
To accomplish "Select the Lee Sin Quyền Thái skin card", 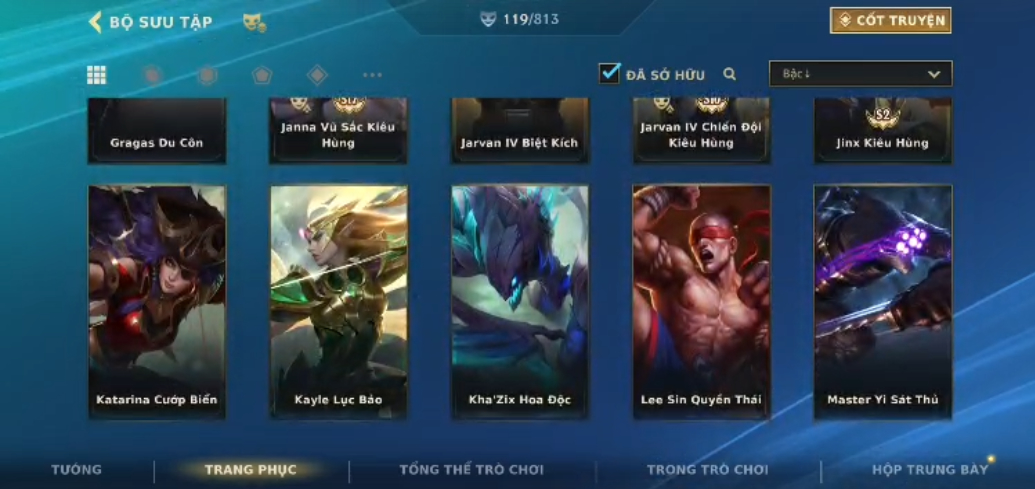I will 701,301.
